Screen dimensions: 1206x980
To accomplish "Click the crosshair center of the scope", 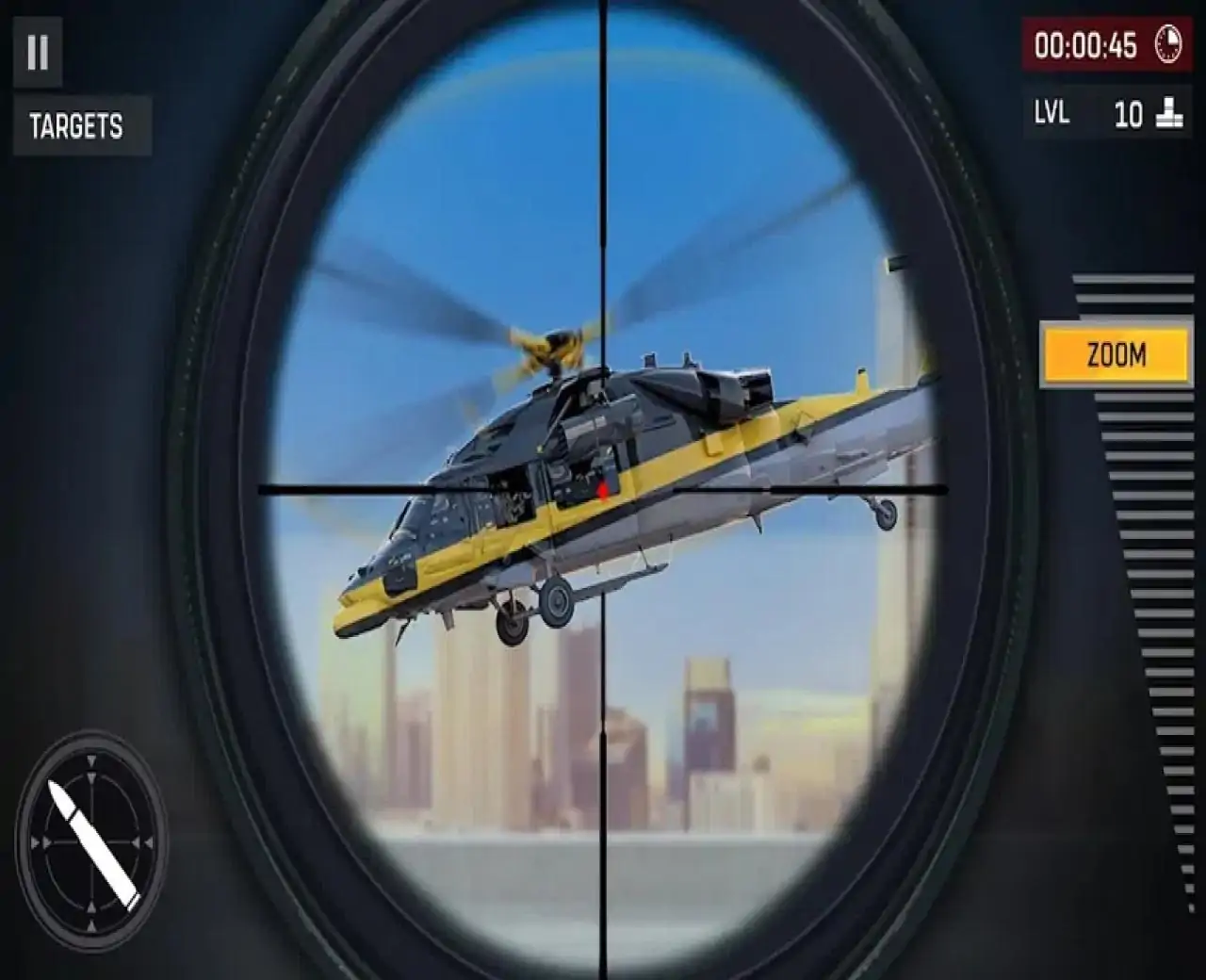I will coord(601,490).
